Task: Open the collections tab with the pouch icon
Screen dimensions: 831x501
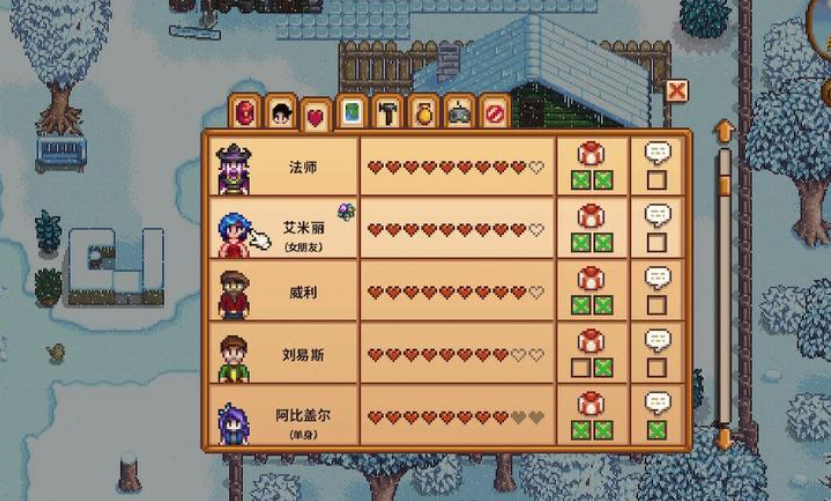Action: pyautogui.click(x=422, y=112)
